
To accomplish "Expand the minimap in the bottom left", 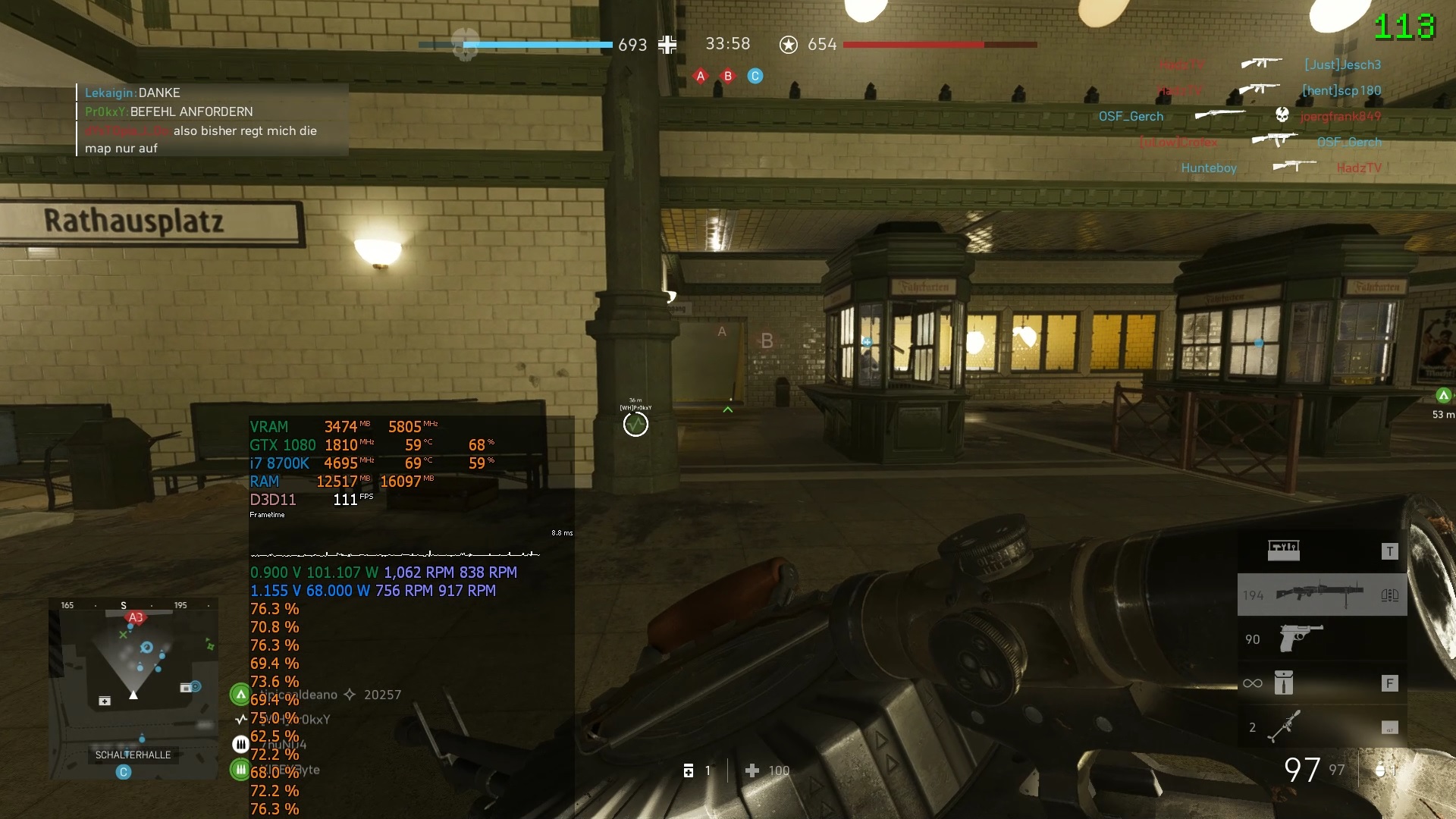I will [133, 692].
